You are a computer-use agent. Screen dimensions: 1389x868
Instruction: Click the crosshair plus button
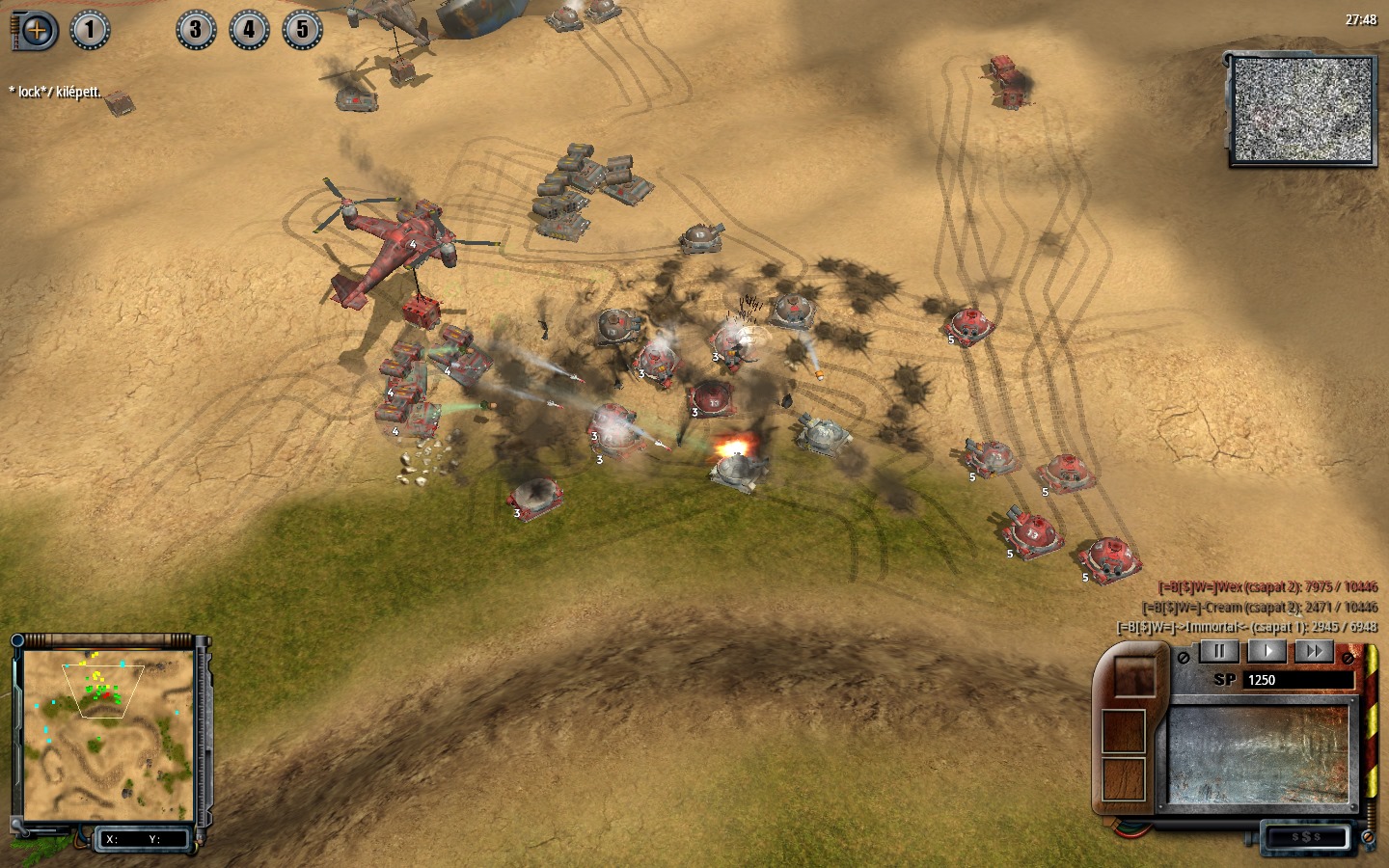click(x=37, y=31)
